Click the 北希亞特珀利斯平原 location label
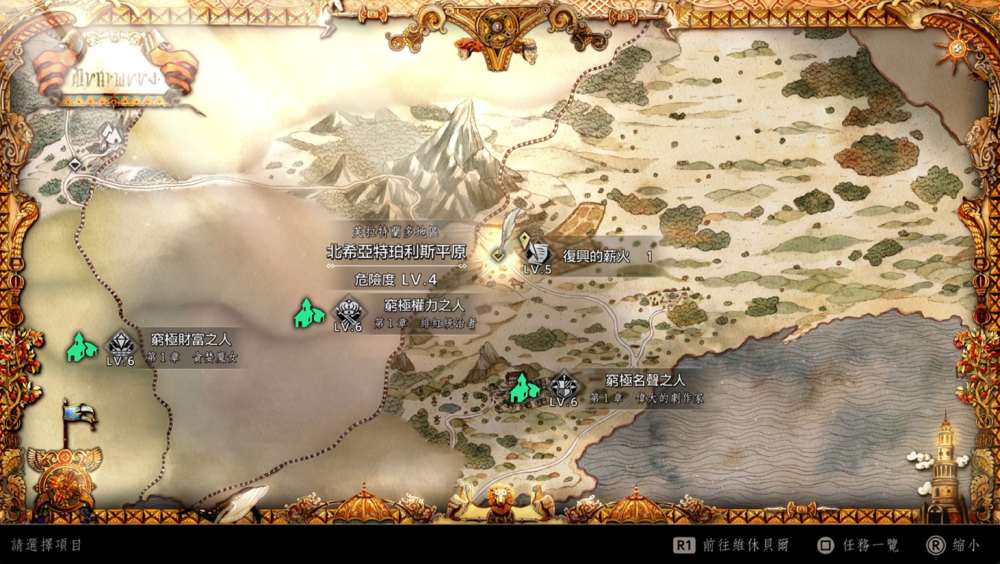 pos(396,253)
